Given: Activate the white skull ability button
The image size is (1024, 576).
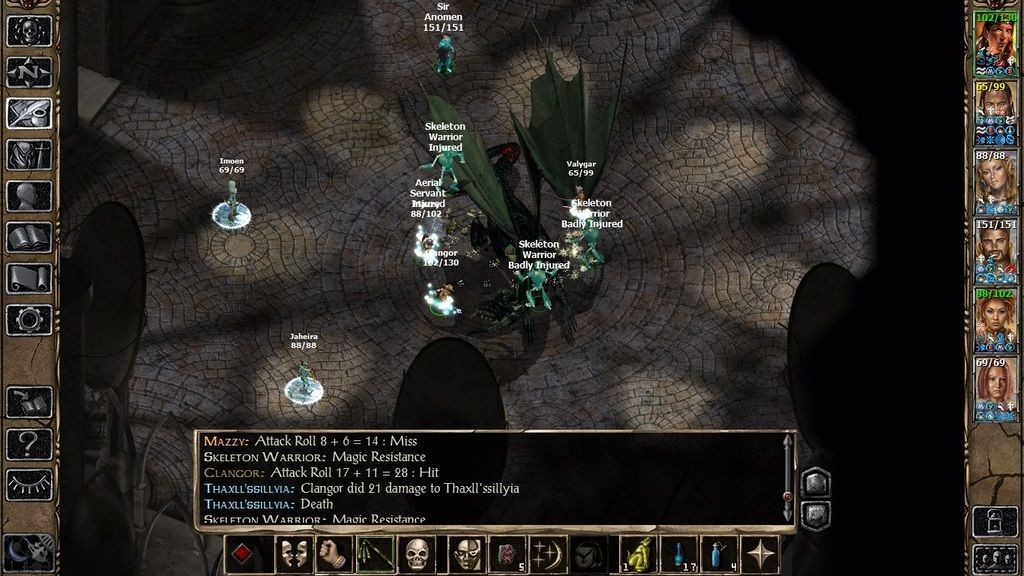Looking at the screenshot, I should coord(418,554).
